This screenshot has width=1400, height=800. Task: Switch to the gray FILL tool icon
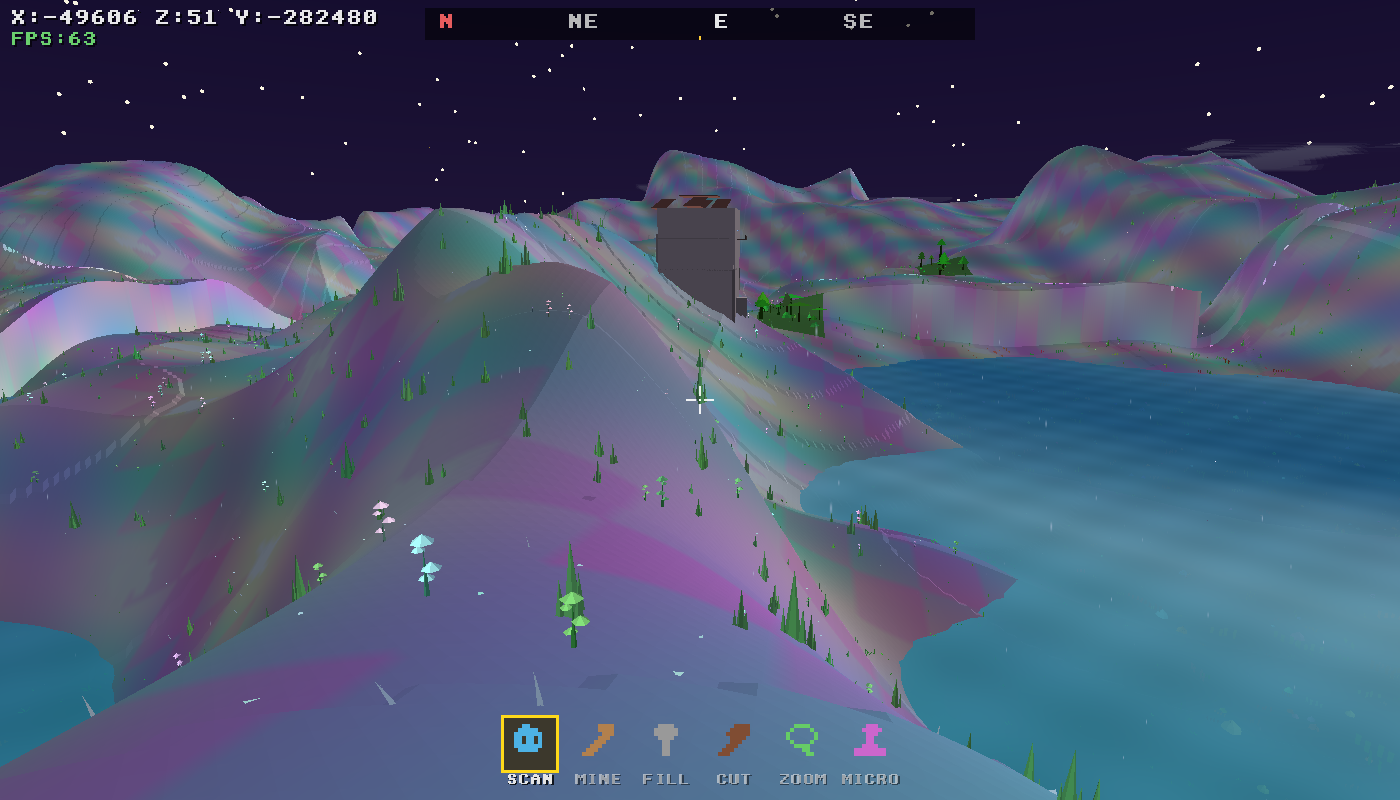click(666, 741)
